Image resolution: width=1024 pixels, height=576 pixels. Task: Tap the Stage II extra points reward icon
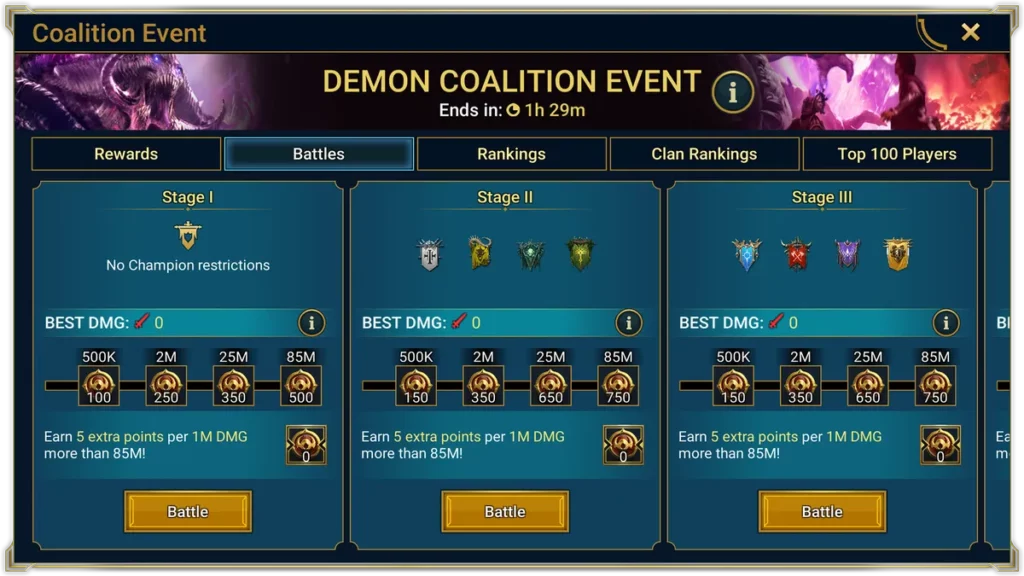coord(623,445)
